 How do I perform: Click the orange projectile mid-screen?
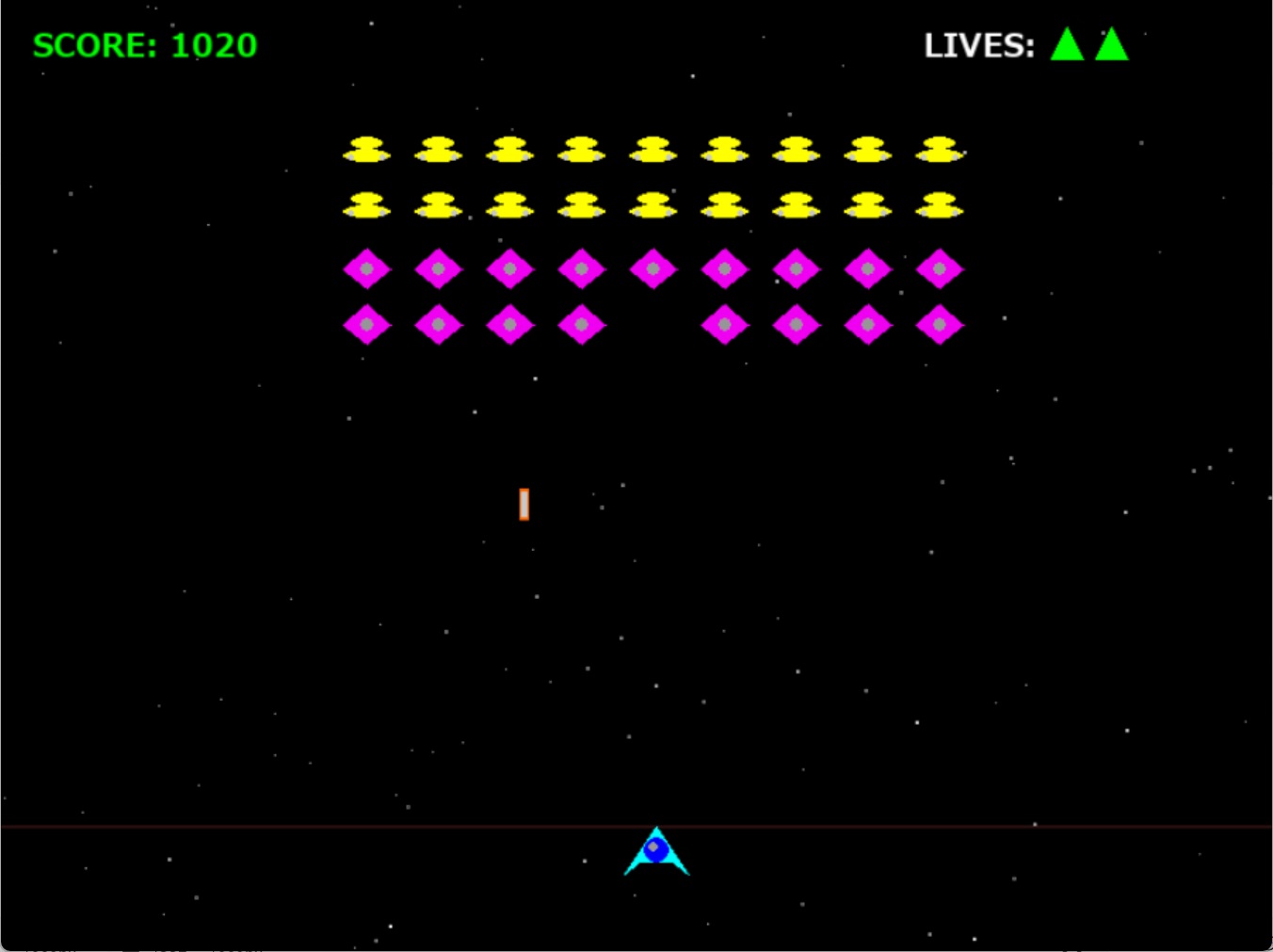pyautogui.click(x=524, y=505)
